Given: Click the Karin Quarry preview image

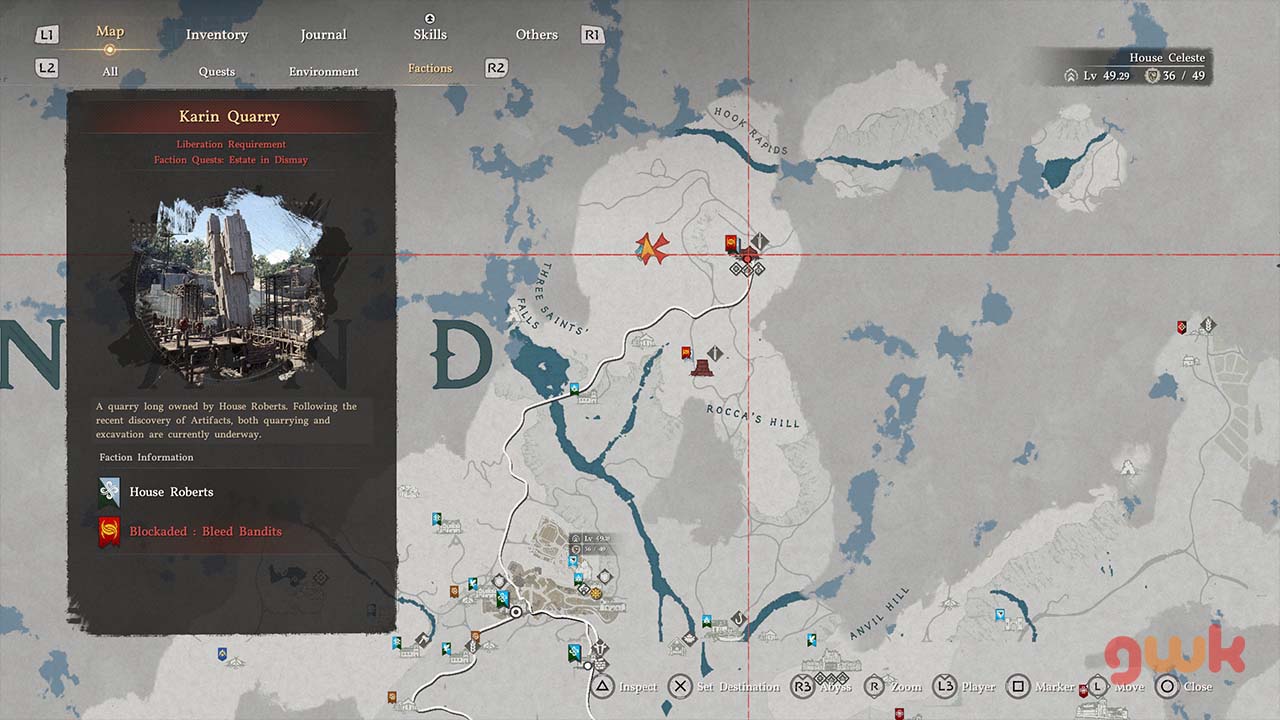Looking at the screenshot, I should 231,289.
